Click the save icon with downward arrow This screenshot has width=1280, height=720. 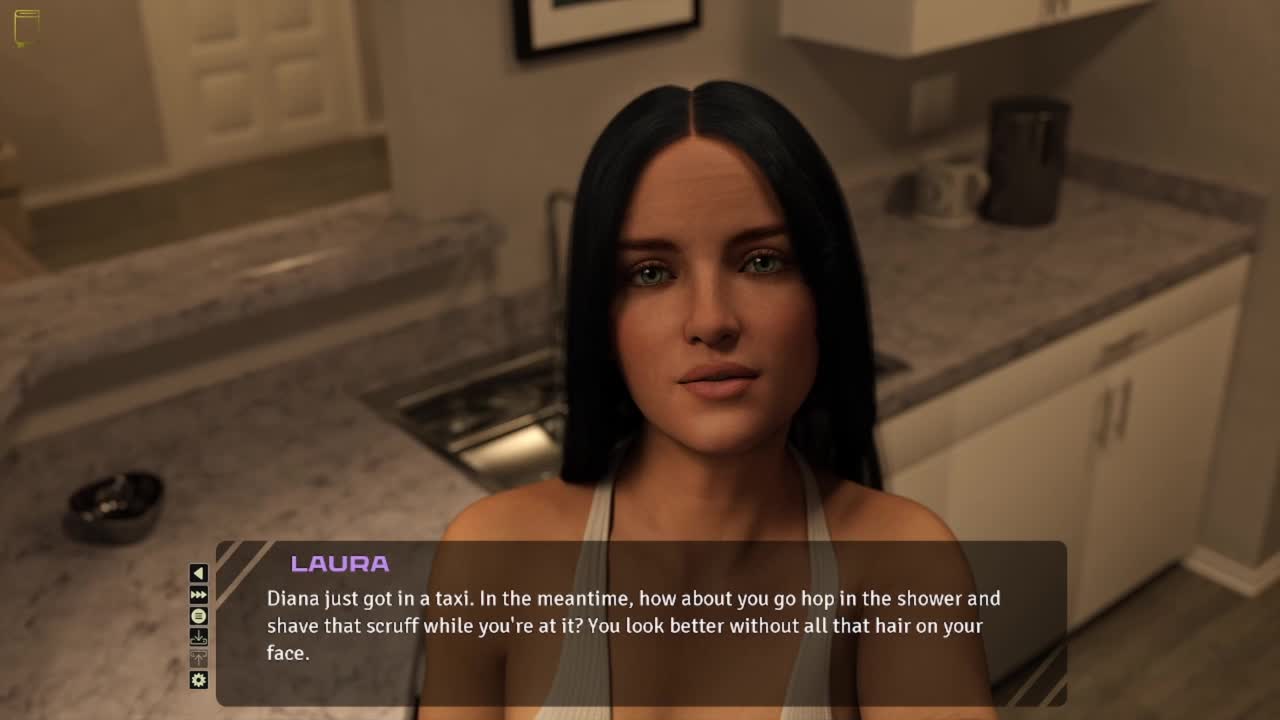tap(199, 637)
